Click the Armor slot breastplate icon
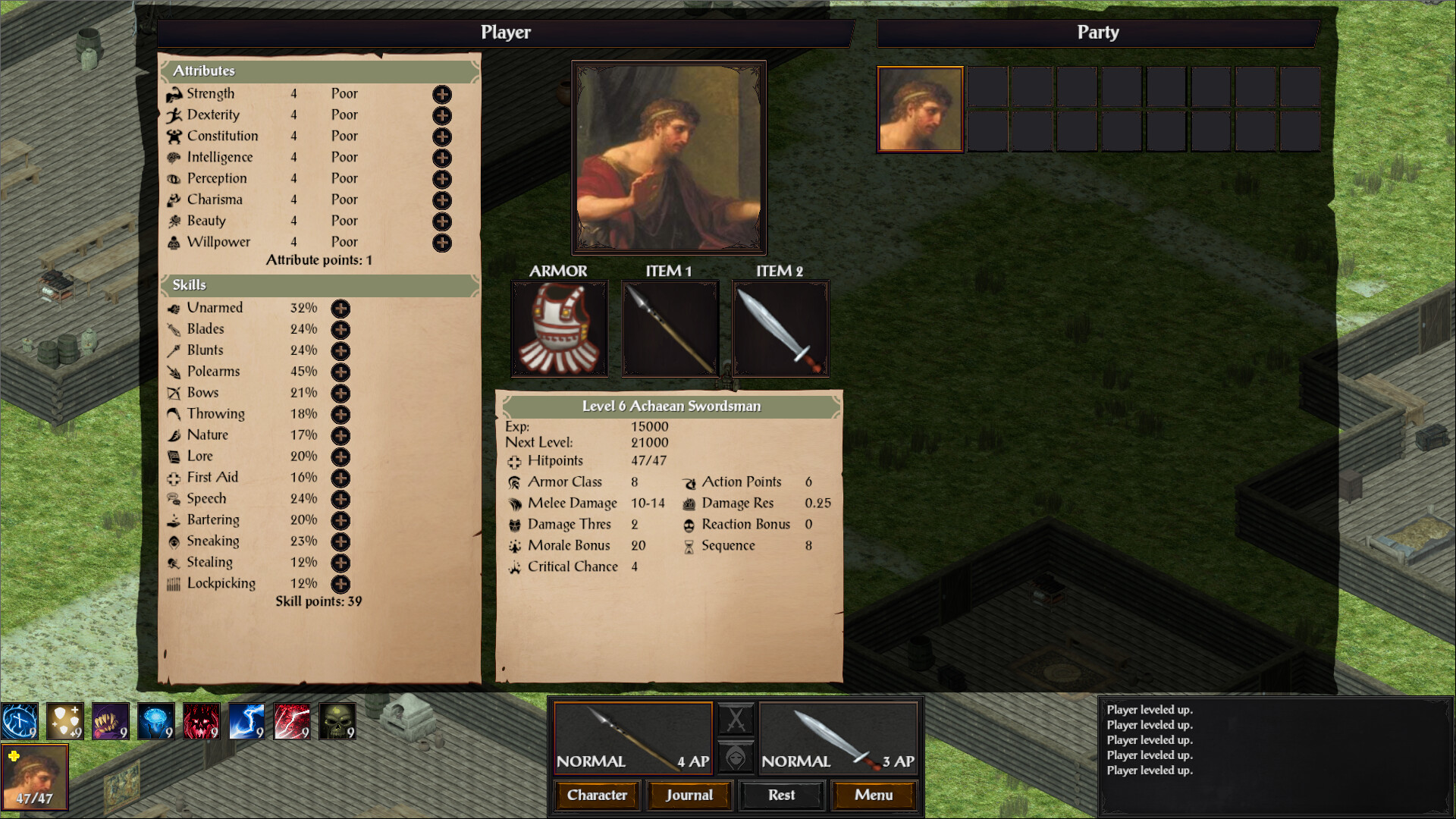 coord(559,328)
